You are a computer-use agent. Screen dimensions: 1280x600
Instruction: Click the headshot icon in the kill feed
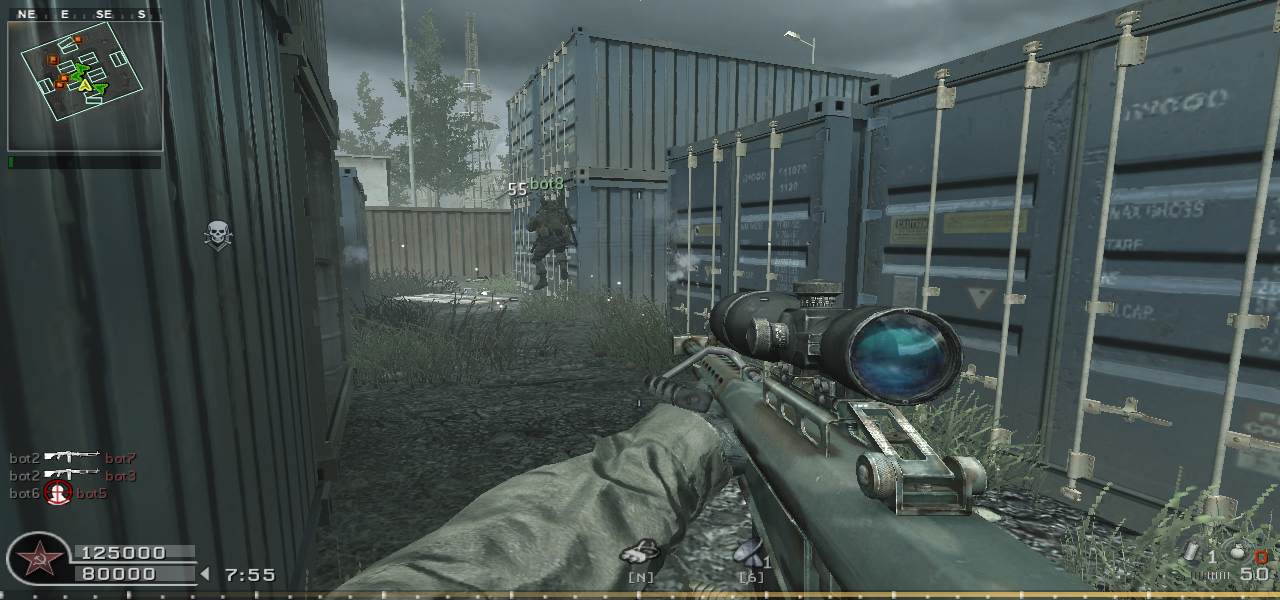(x=58, y=493)
